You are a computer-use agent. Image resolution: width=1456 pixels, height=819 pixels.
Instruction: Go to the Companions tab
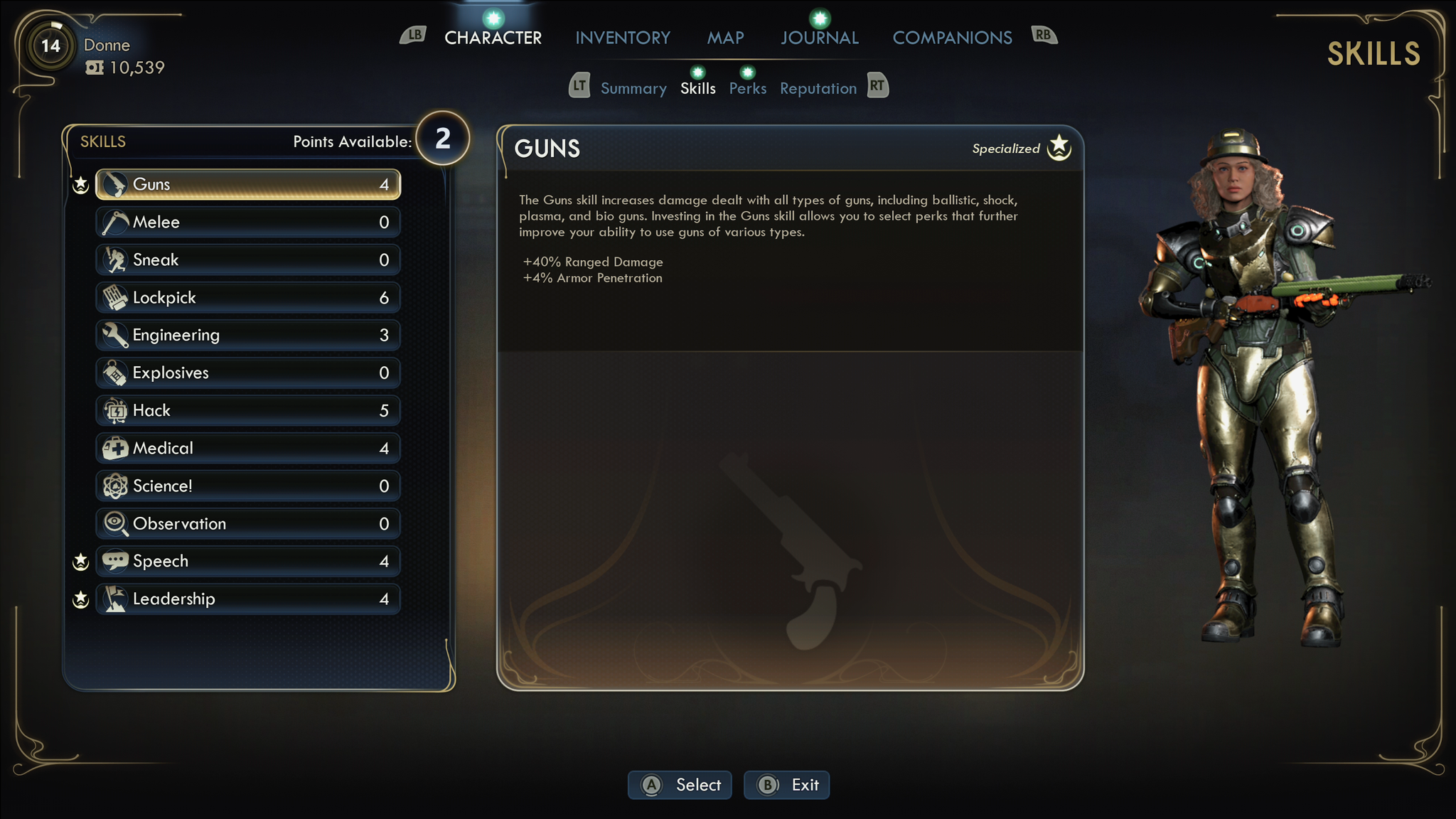(952, 38)
